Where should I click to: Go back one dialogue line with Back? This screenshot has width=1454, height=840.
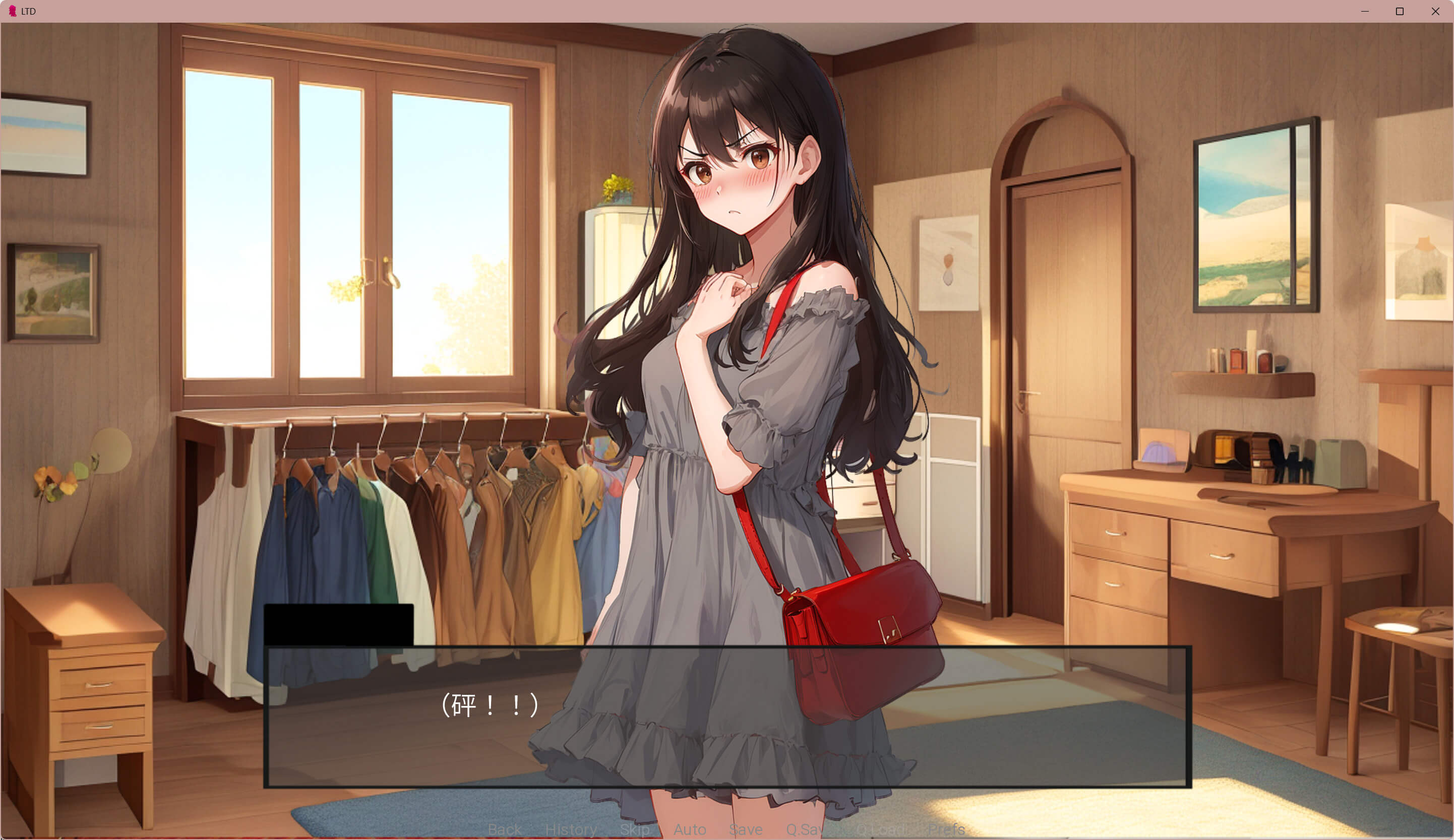tap(504, 829)
